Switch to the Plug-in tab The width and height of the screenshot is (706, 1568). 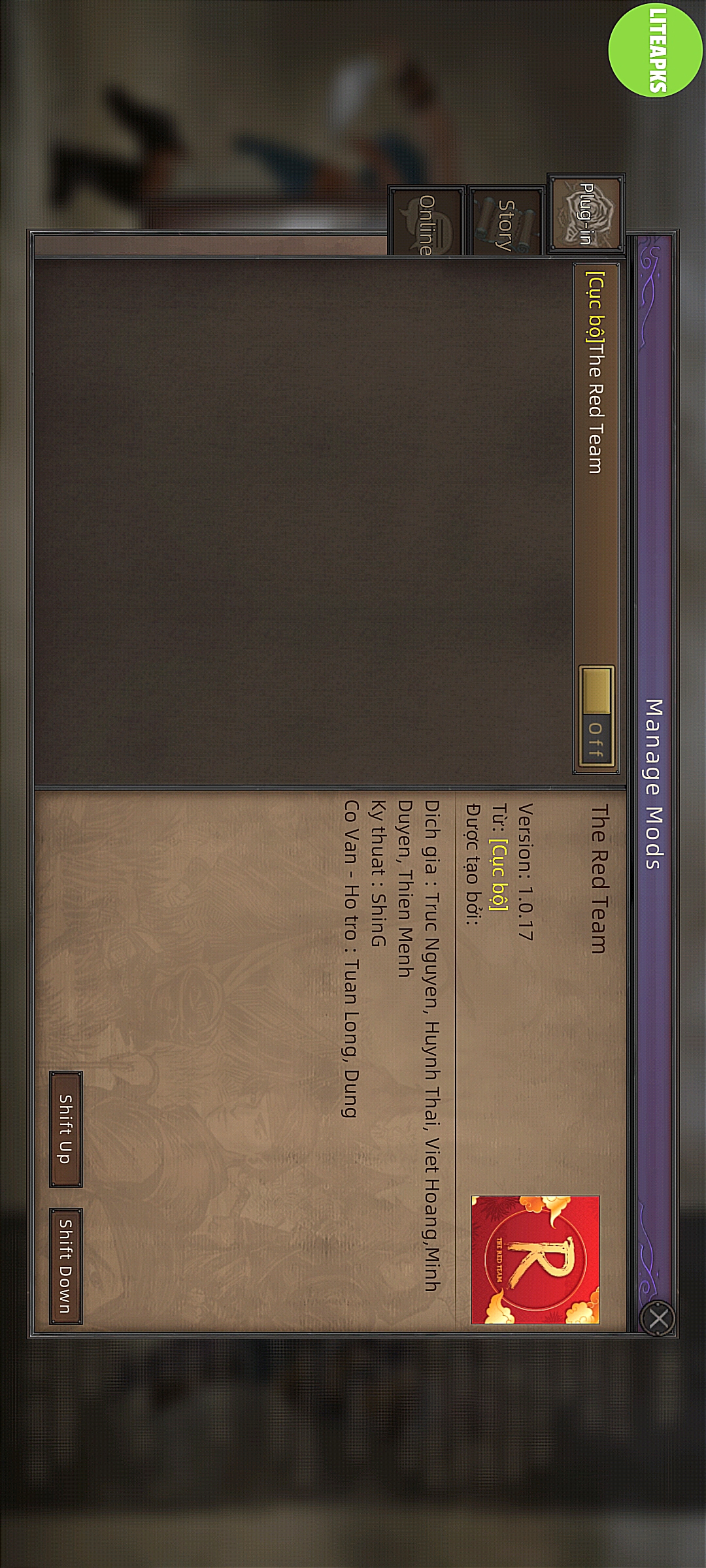(x=585, y=214)
